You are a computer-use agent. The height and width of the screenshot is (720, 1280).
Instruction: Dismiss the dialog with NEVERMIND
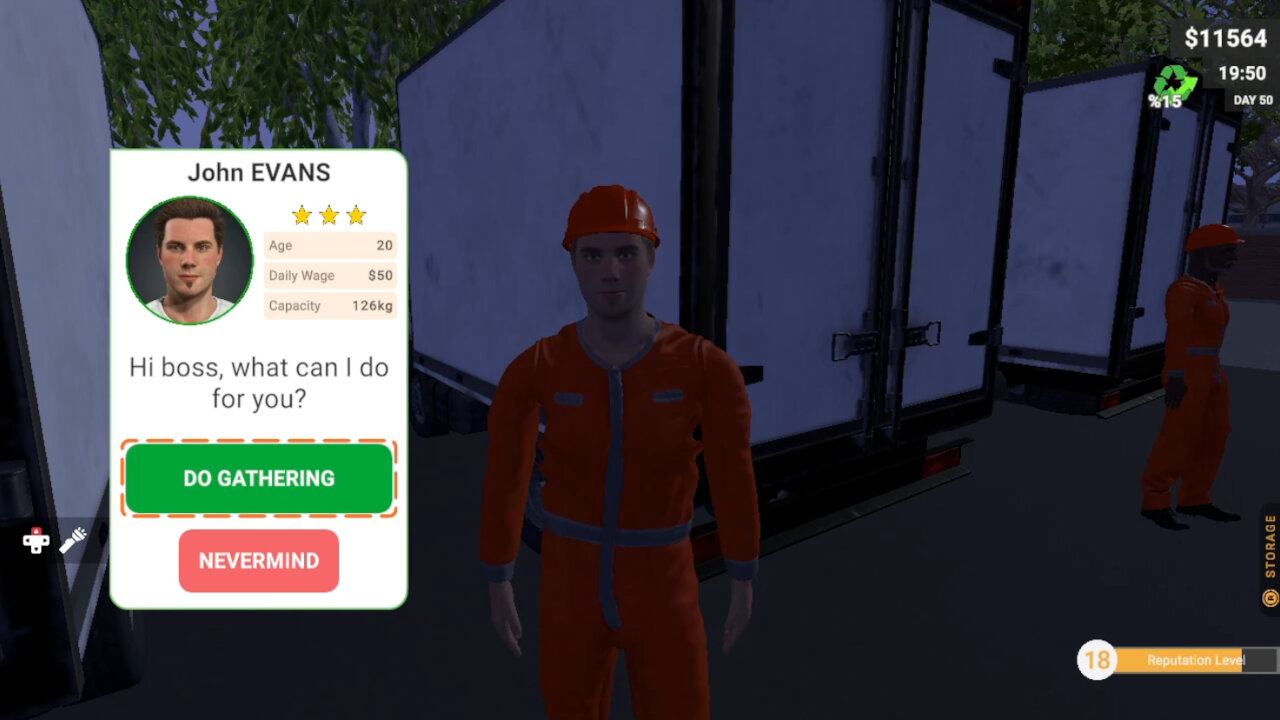(x=258, y=561)
